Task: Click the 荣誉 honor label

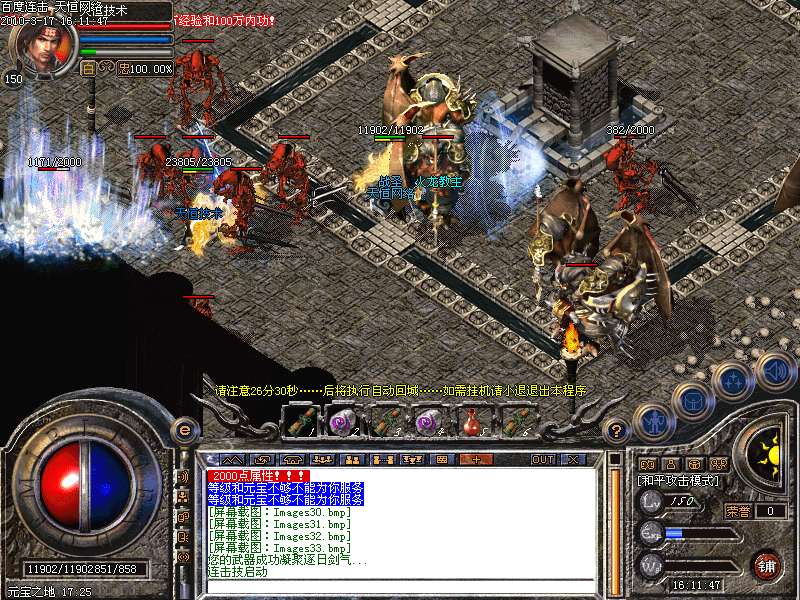Action: pyautogui.click(x=738, y=511)
